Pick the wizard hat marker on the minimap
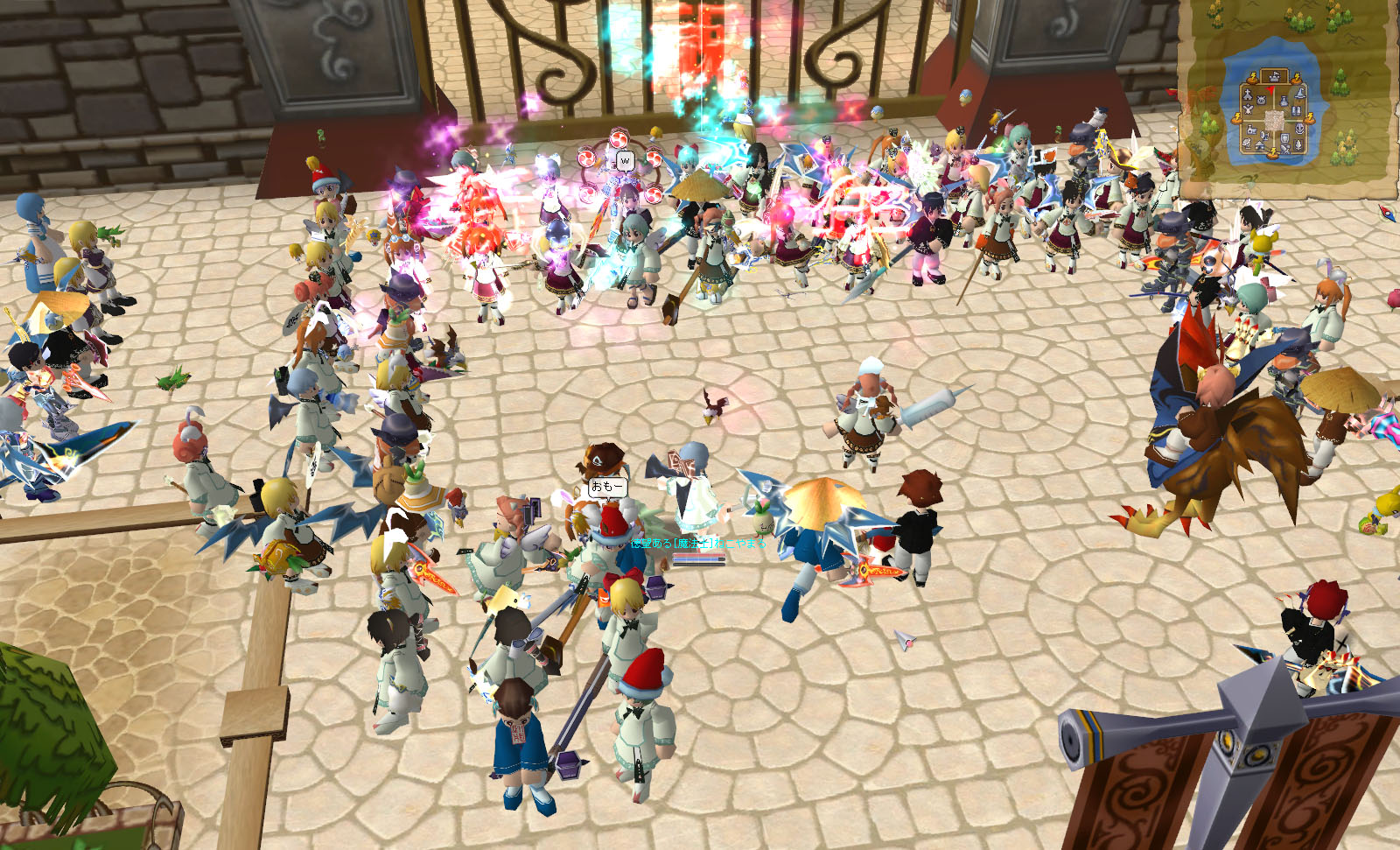The height and width of the screenshot is (850, 1400). pos(1300,94)
